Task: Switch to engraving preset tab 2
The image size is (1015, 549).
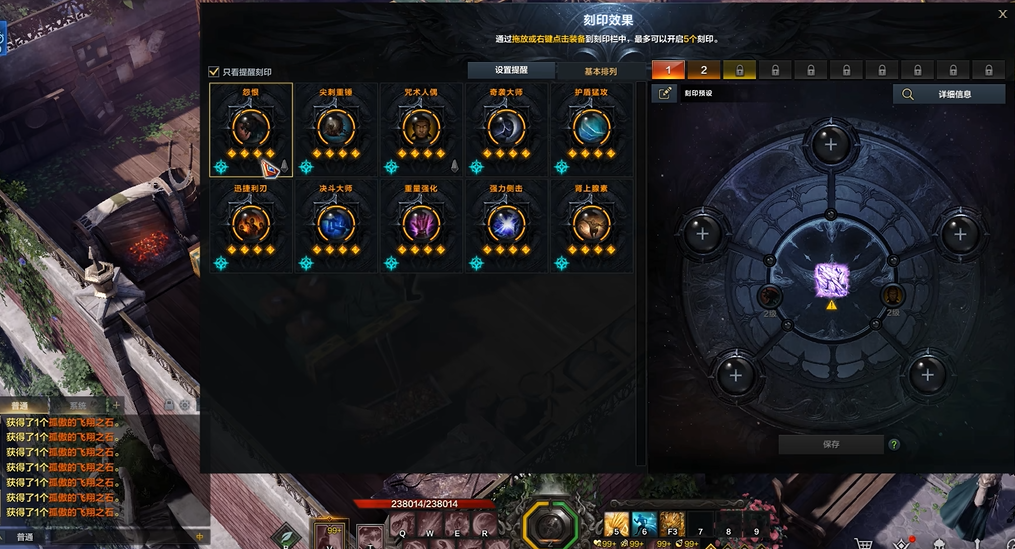Action: pos(704,70)
